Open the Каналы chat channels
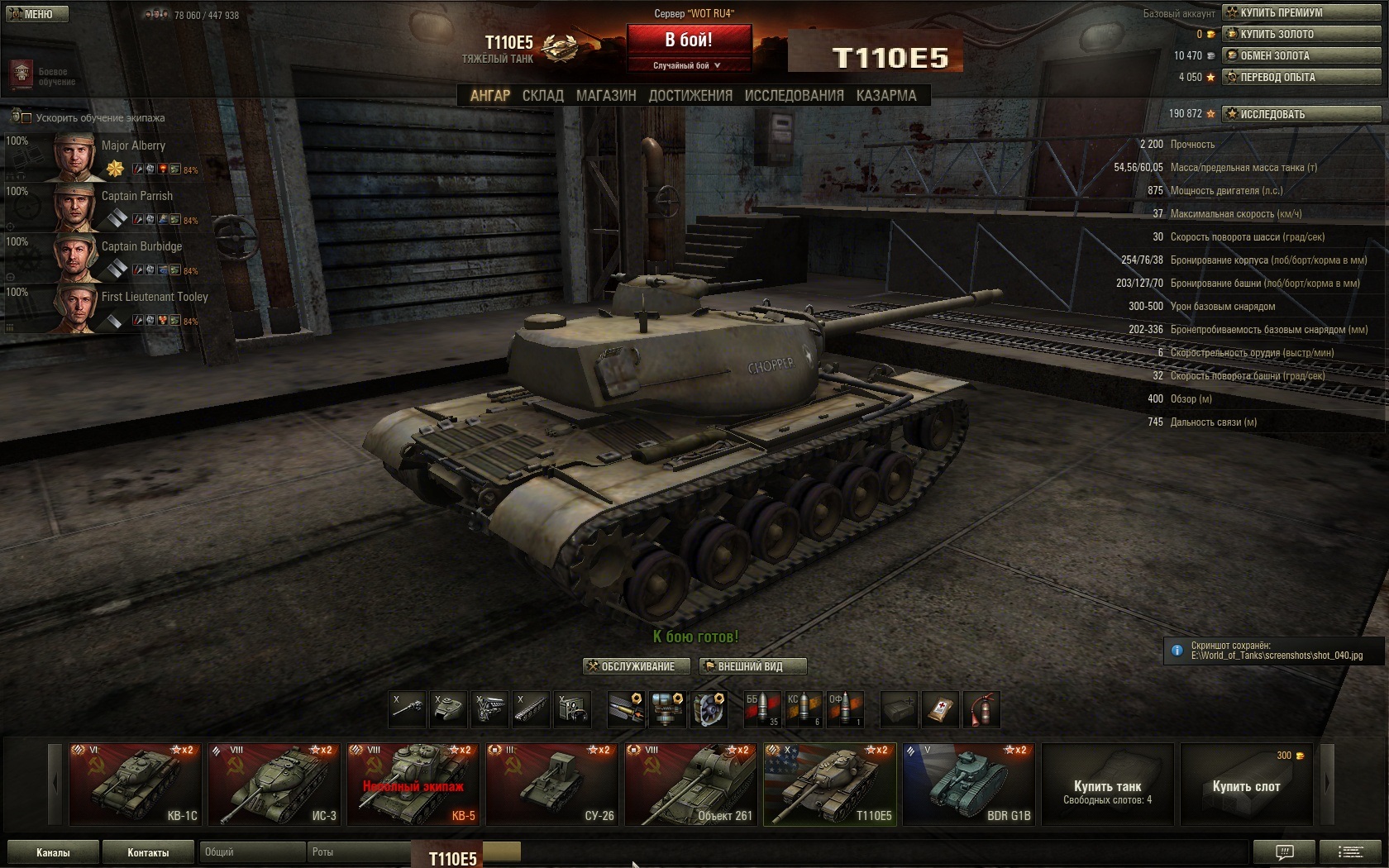 click(53, 852)
